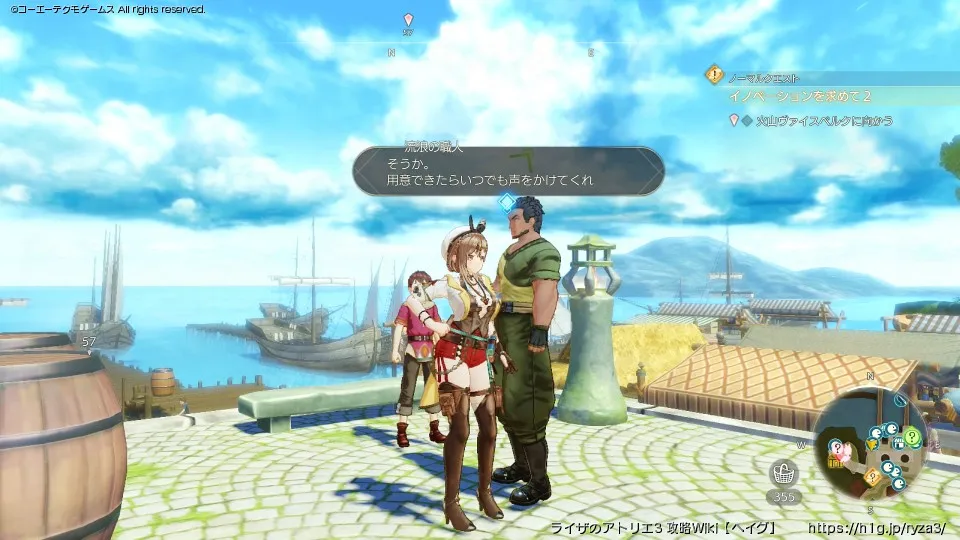Click the basket icon above 355
The width and height of the screenshot is (960, 540).
[x=784, y=474]
